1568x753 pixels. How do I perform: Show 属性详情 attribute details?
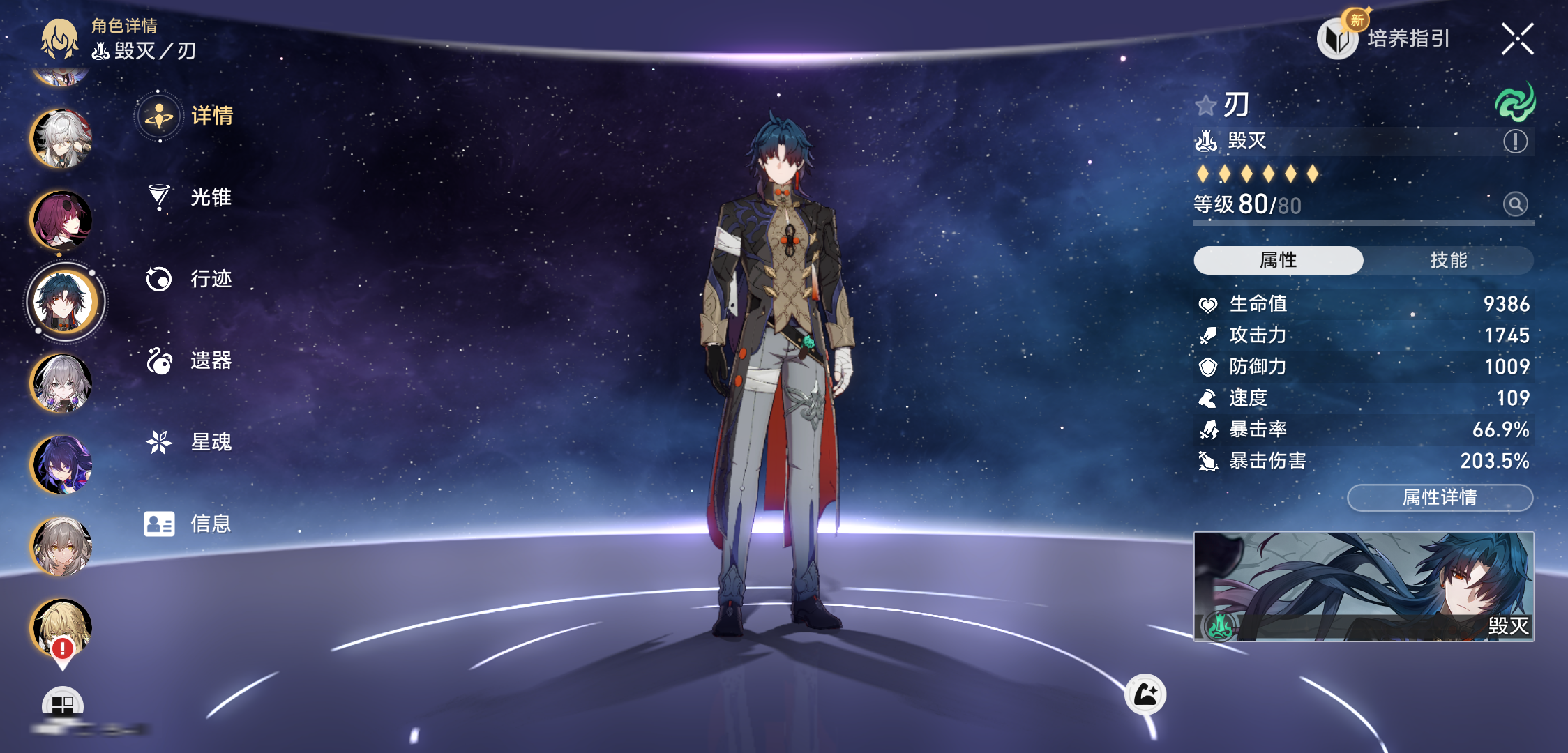click(1440, 498)
